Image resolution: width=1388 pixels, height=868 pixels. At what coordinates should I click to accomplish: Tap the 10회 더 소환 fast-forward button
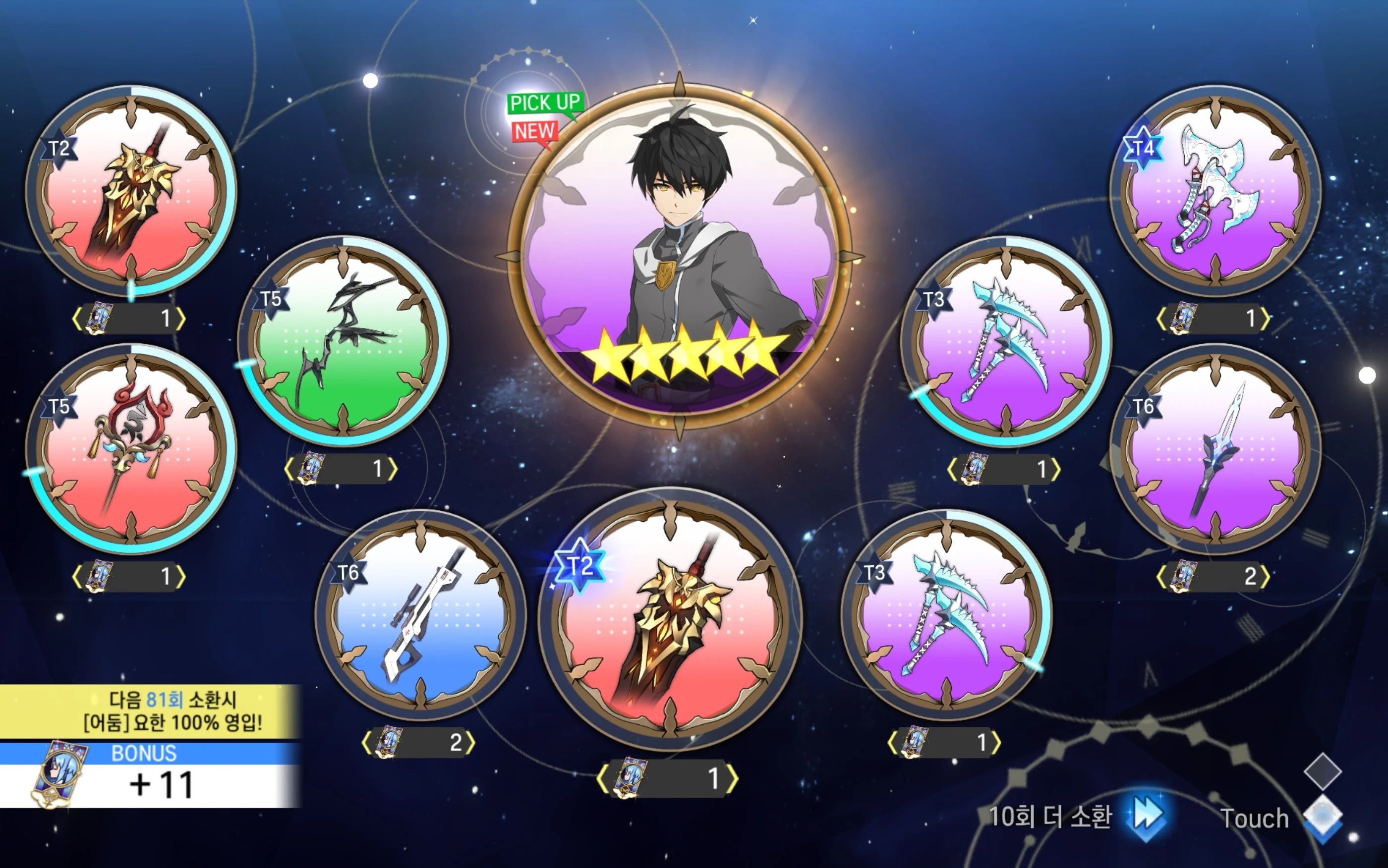[1146, 816]
